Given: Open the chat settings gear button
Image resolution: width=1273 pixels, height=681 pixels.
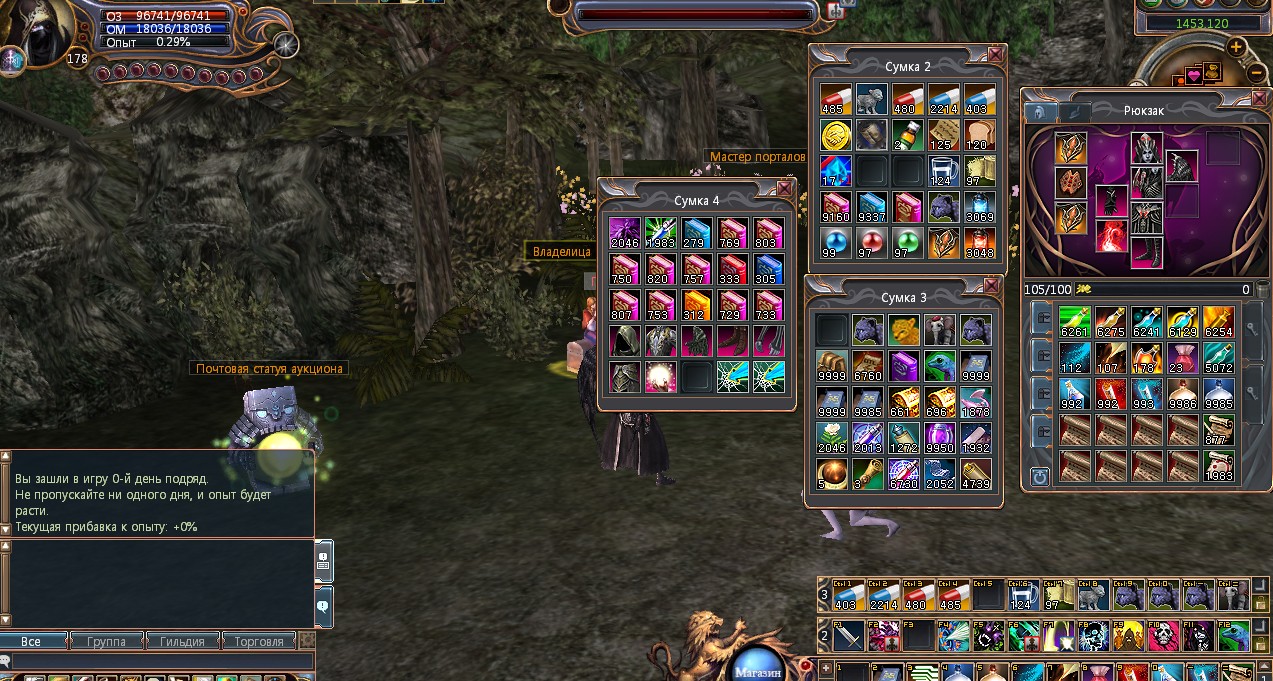Looking at the screenshot, I should (x=308, y=640).
